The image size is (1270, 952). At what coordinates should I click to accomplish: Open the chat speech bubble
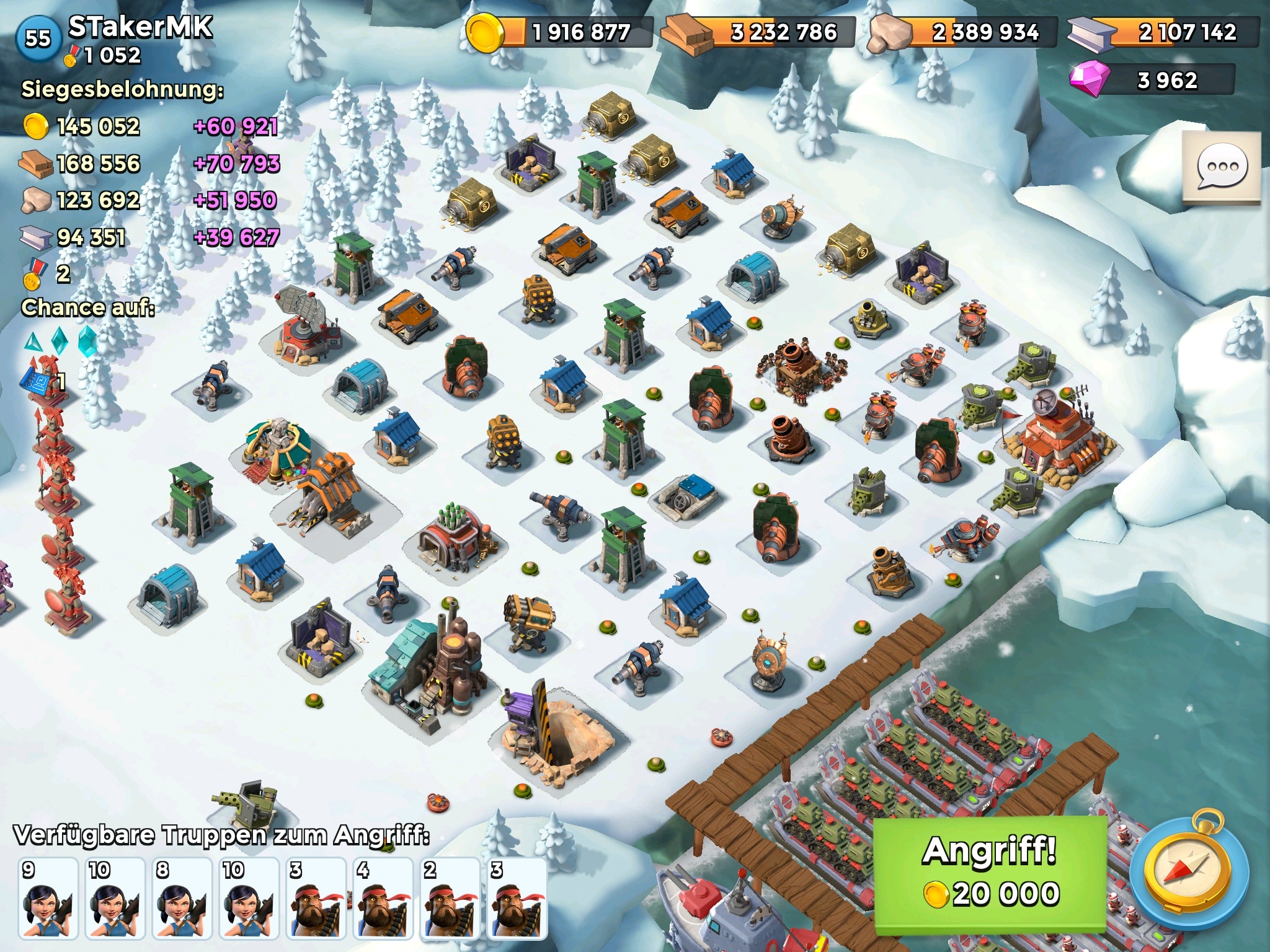coord(1221,167)
